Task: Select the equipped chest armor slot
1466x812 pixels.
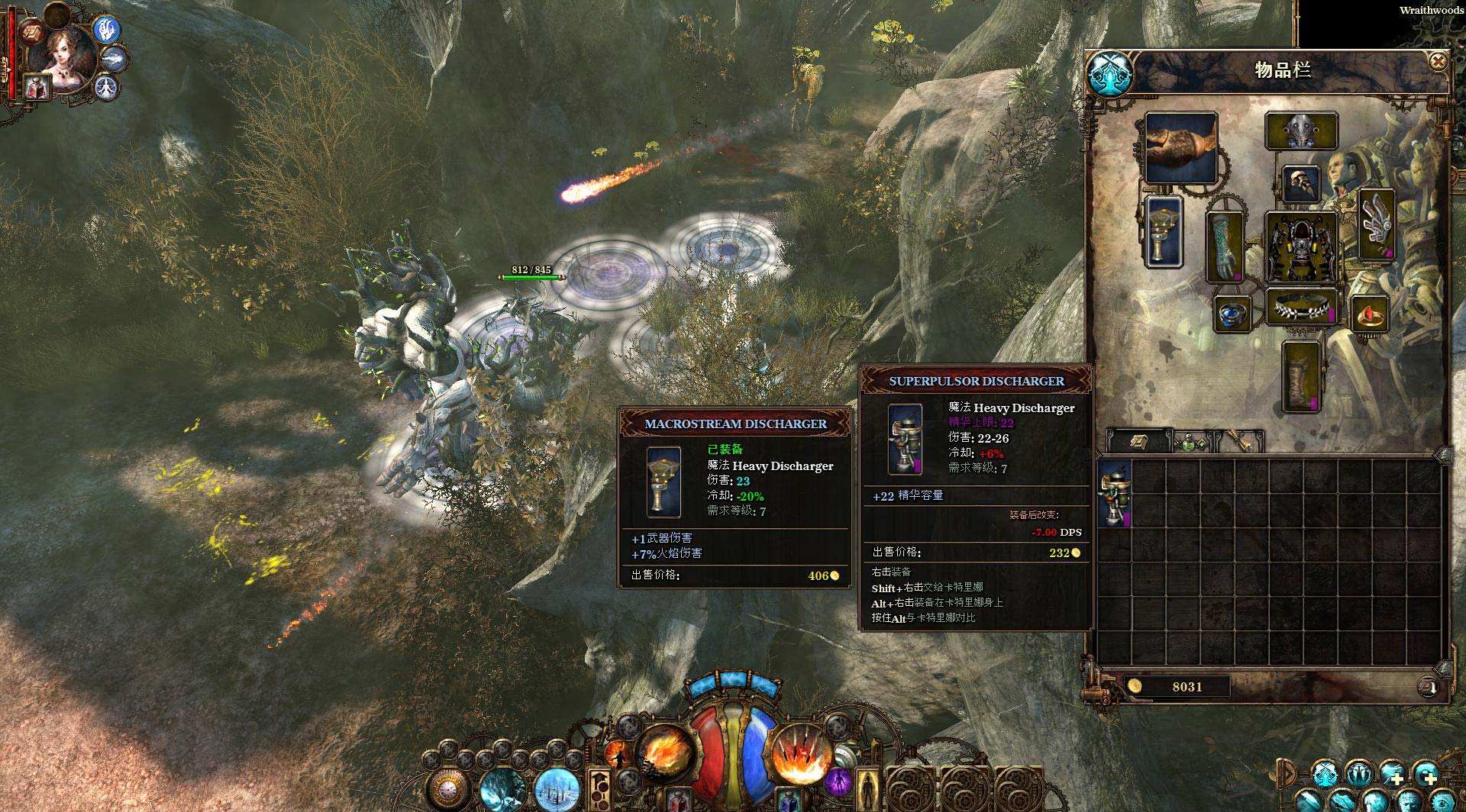Action: 1301,246
